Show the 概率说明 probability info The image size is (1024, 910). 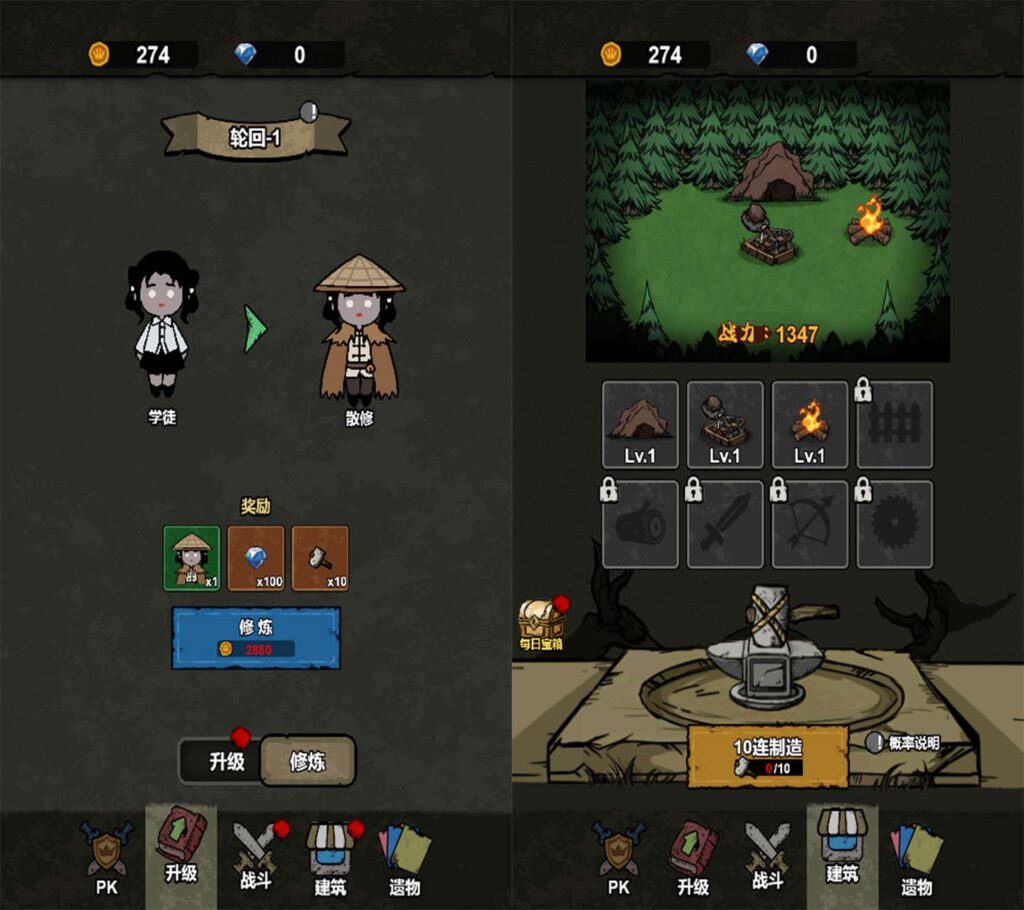click(x=903, y=743)
